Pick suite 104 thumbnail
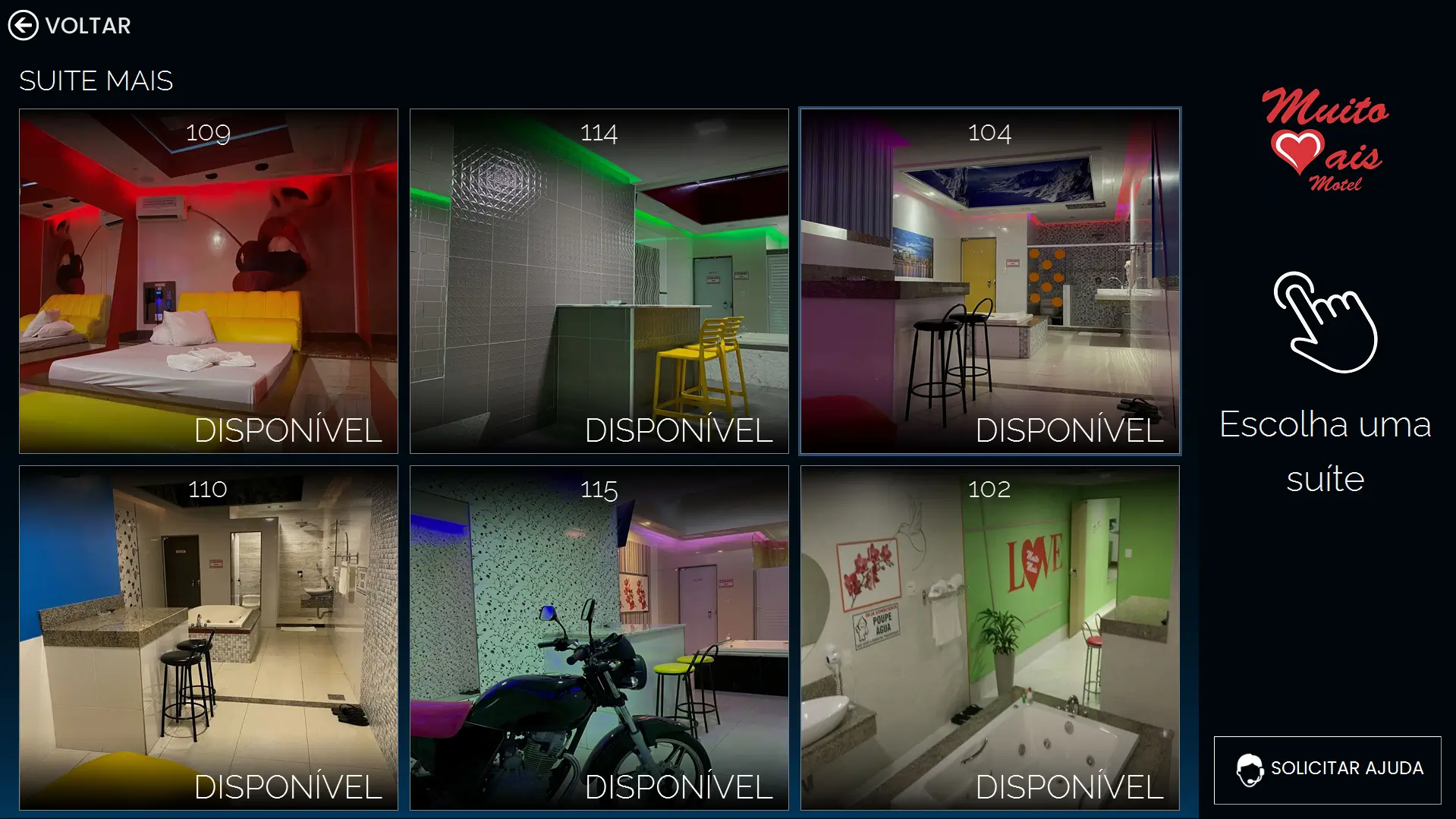The image size is (1456, 819). click(990, 281)
